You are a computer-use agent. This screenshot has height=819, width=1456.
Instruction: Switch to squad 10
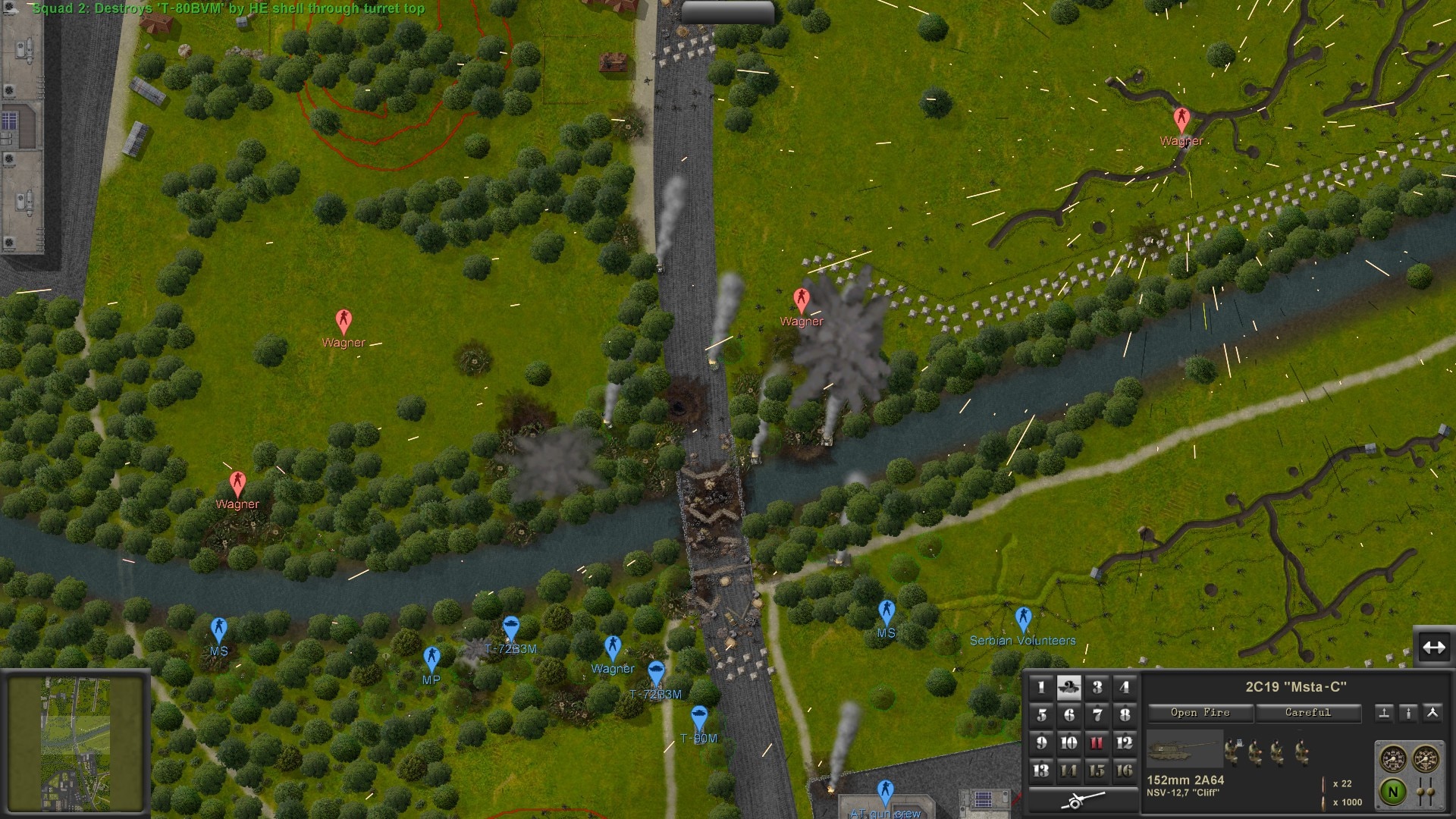1068,743
